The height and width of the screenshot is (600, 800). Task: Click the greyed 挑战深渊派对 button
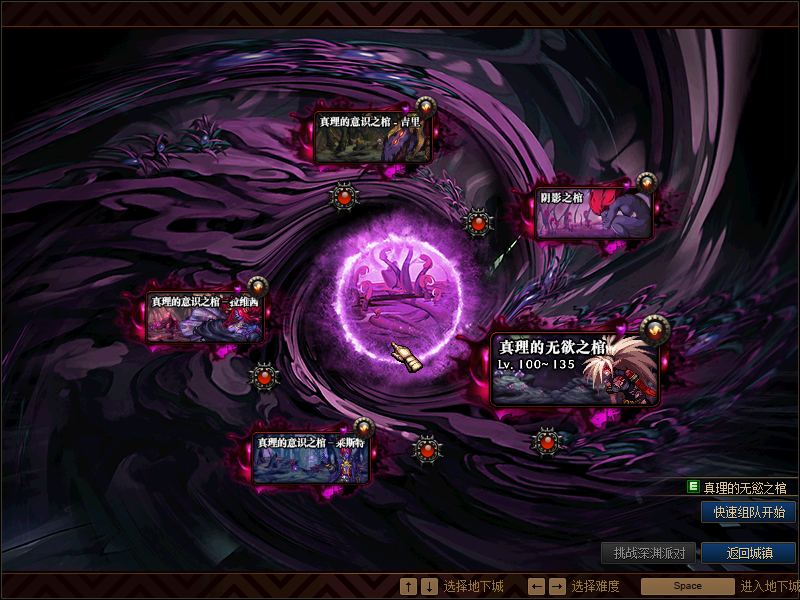[648, 553]
